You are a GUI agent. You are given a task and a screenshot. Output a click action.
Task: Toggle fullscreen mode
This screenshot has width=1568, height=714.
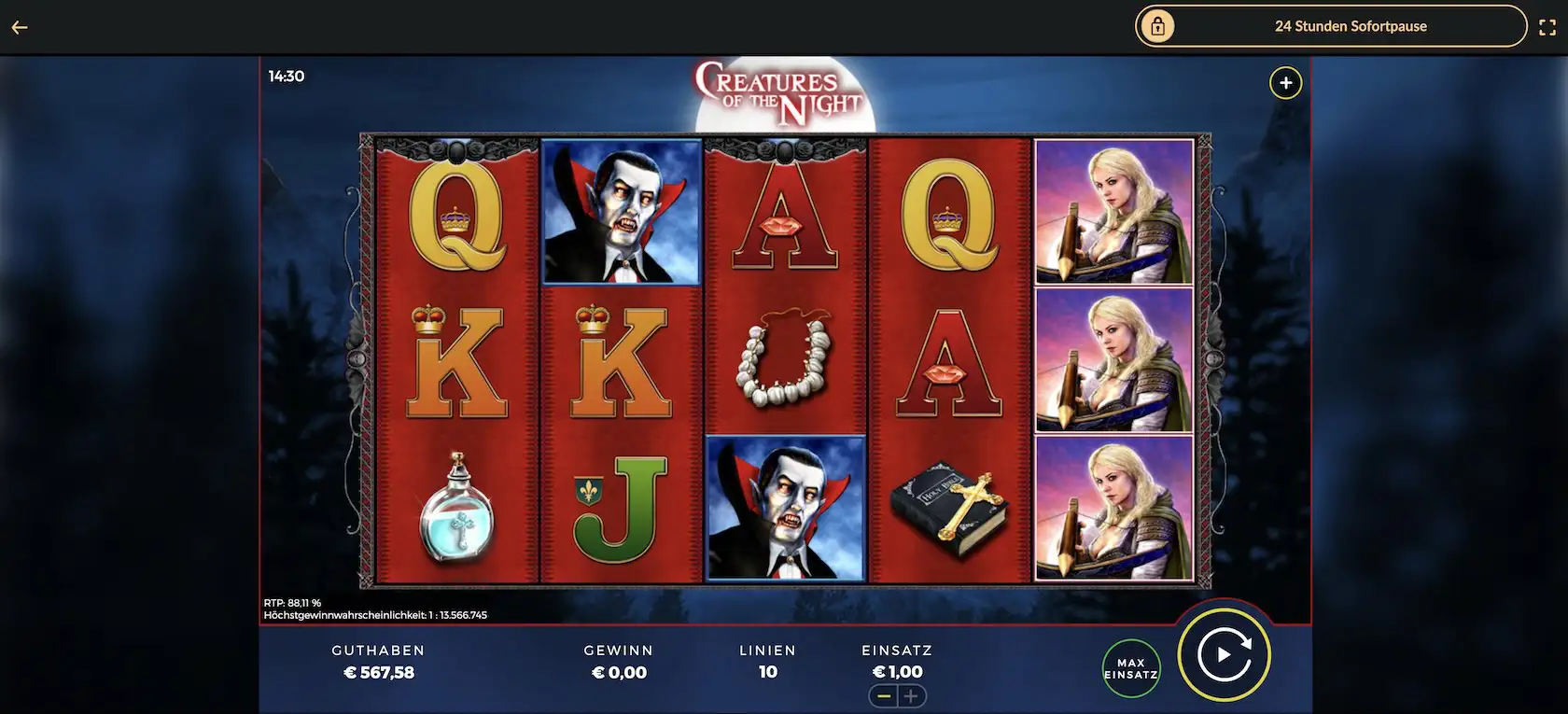pyautogui.click(x=1547, y=27)
